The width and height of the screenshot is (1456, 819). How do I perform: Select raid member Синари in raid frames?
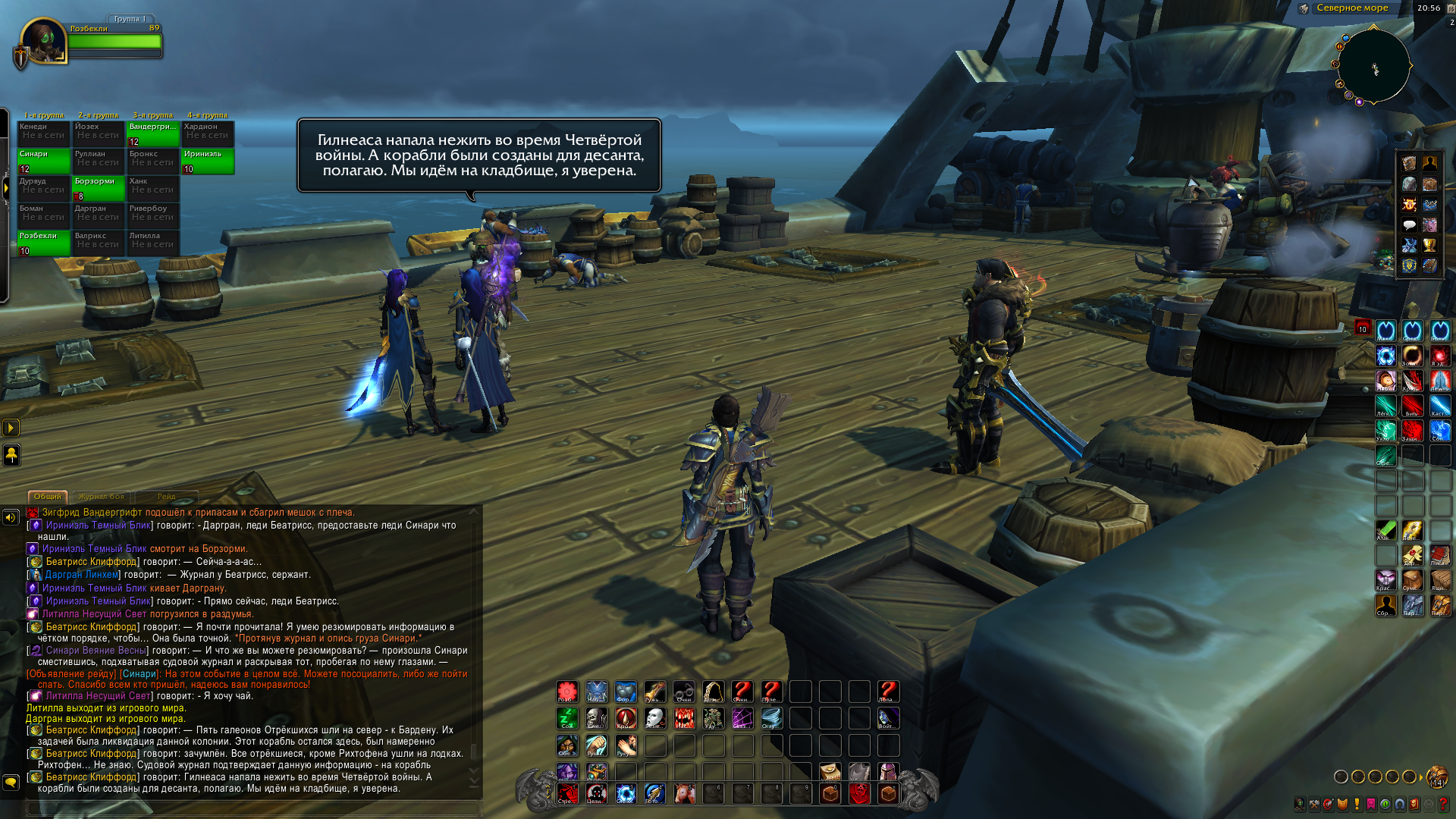pos(43,161)
